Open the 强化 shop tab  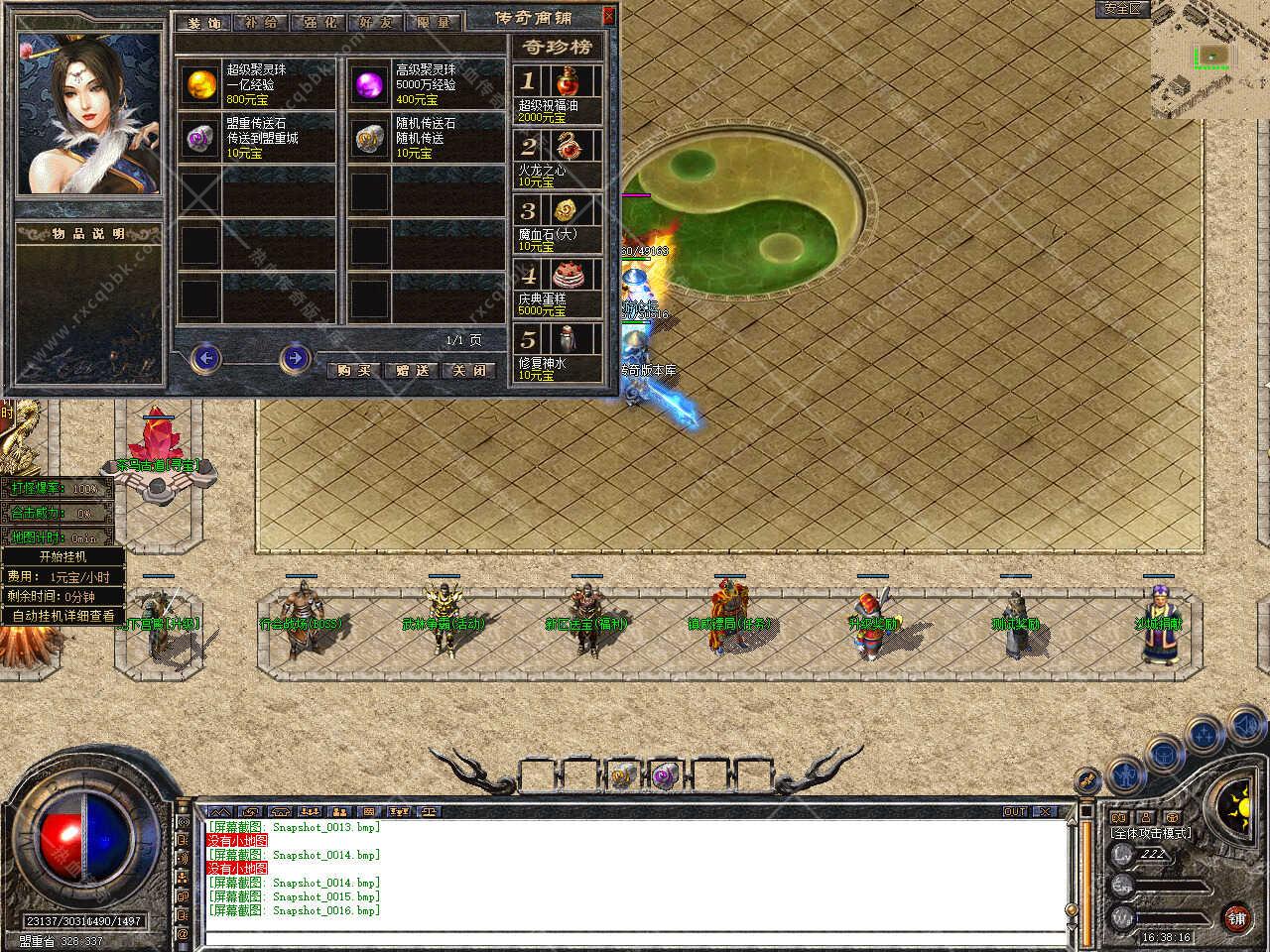tap(317, 22)
